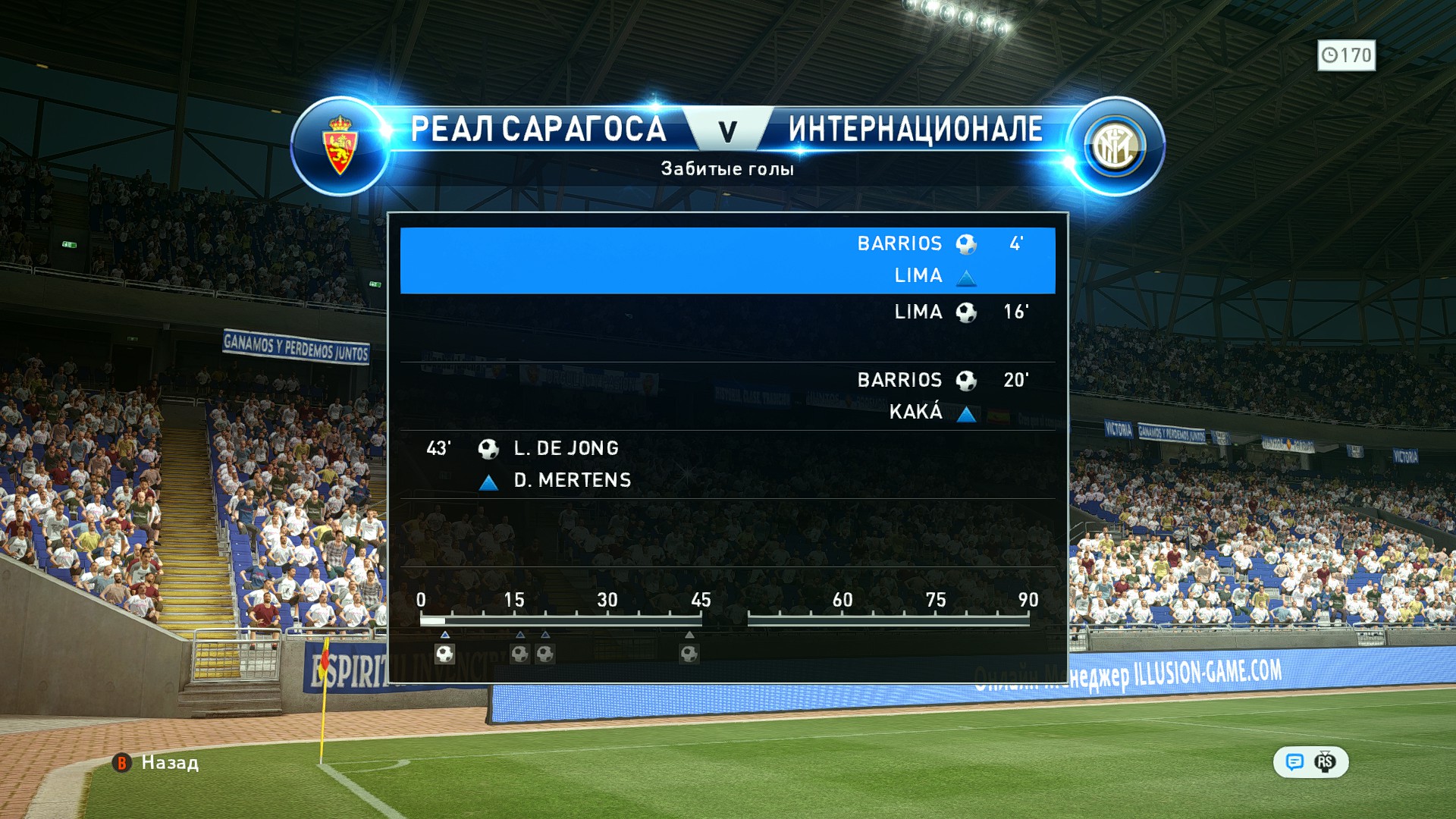Click the 43rd-minute ball marker on the timeline
This screenshot has width=1456, height=819.
tap(689, 654)
